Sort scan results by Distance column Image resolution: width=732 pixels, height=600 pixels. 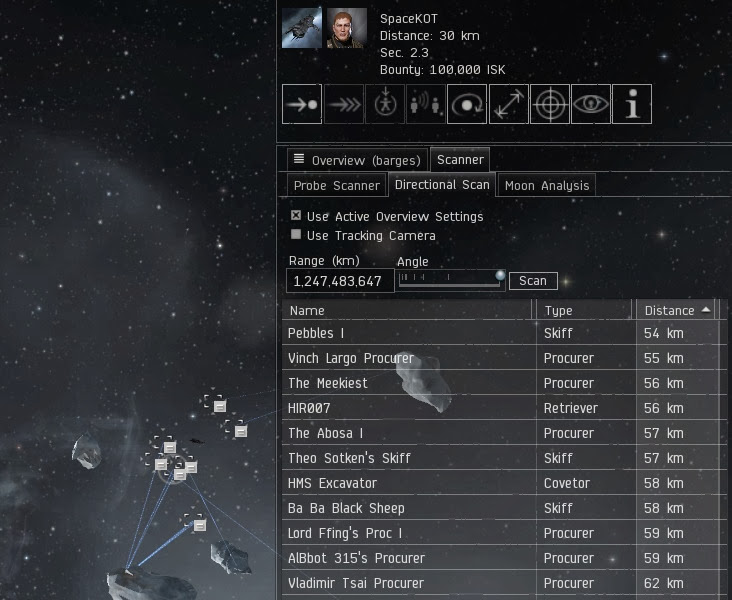[677, 310]
